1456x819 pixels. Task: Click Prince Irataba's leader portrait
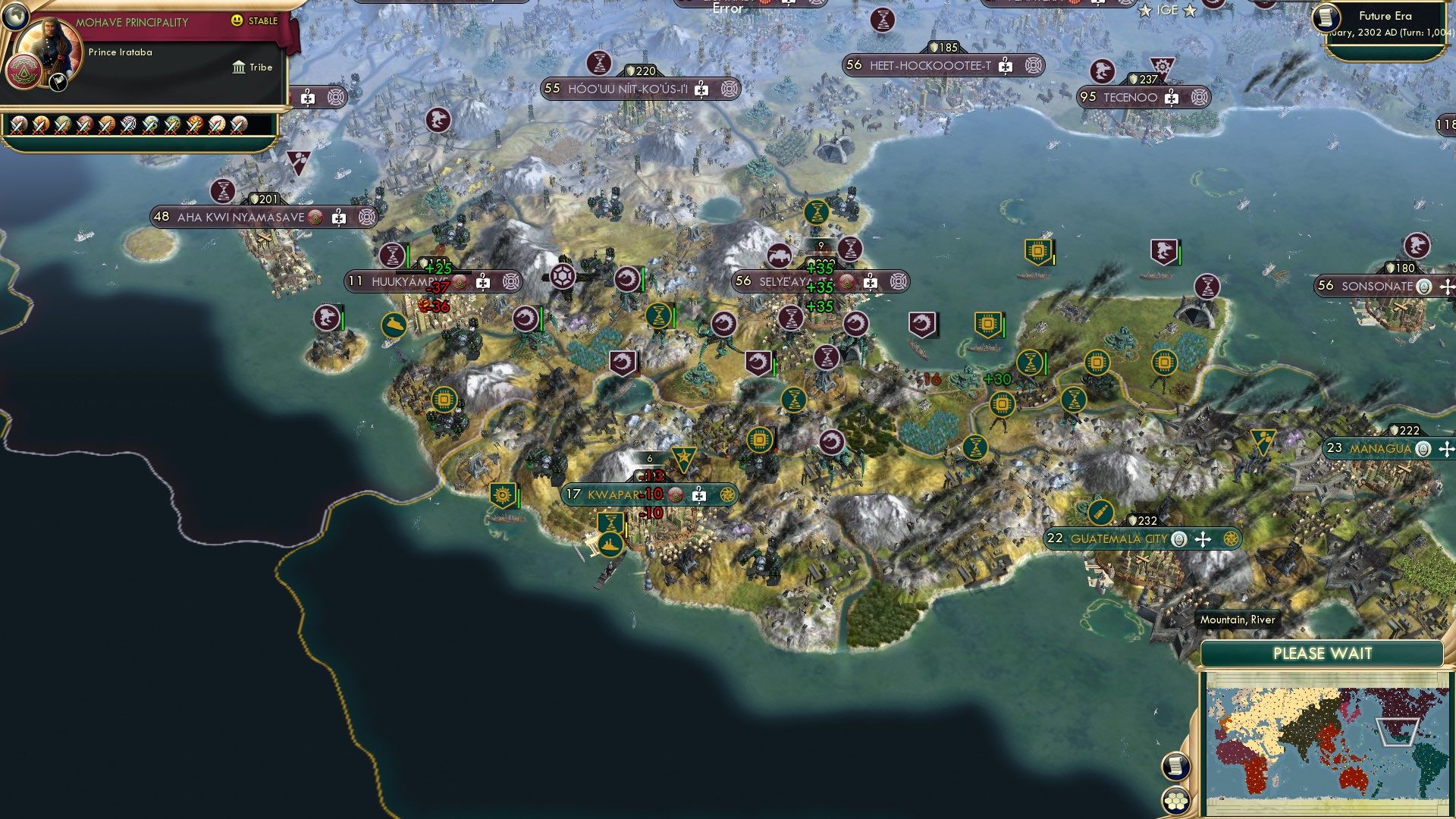(51, 42)
